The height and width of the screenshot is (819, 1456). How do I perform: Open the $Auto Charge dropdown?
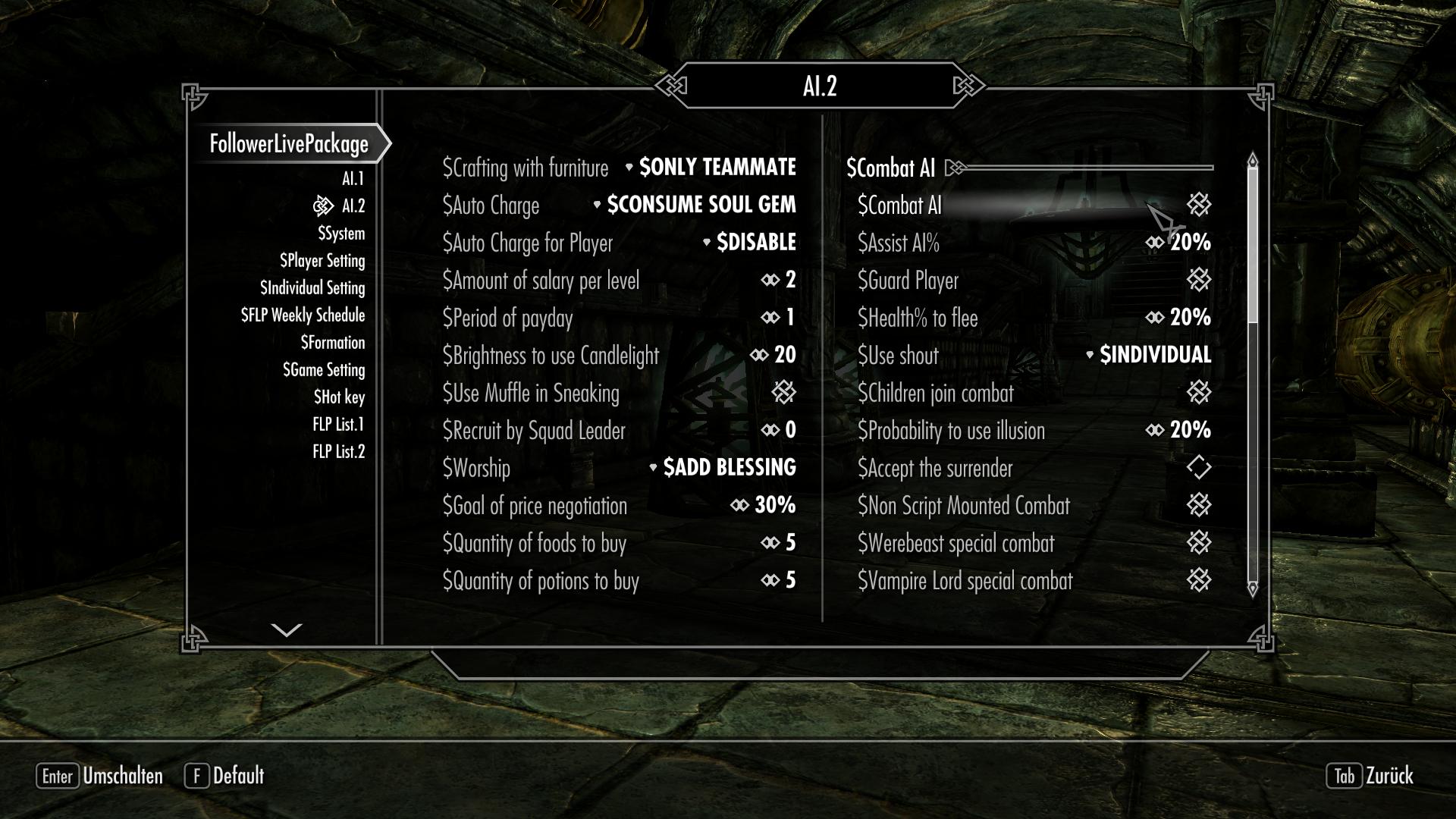pyautogui.click(x=700, y=205)
